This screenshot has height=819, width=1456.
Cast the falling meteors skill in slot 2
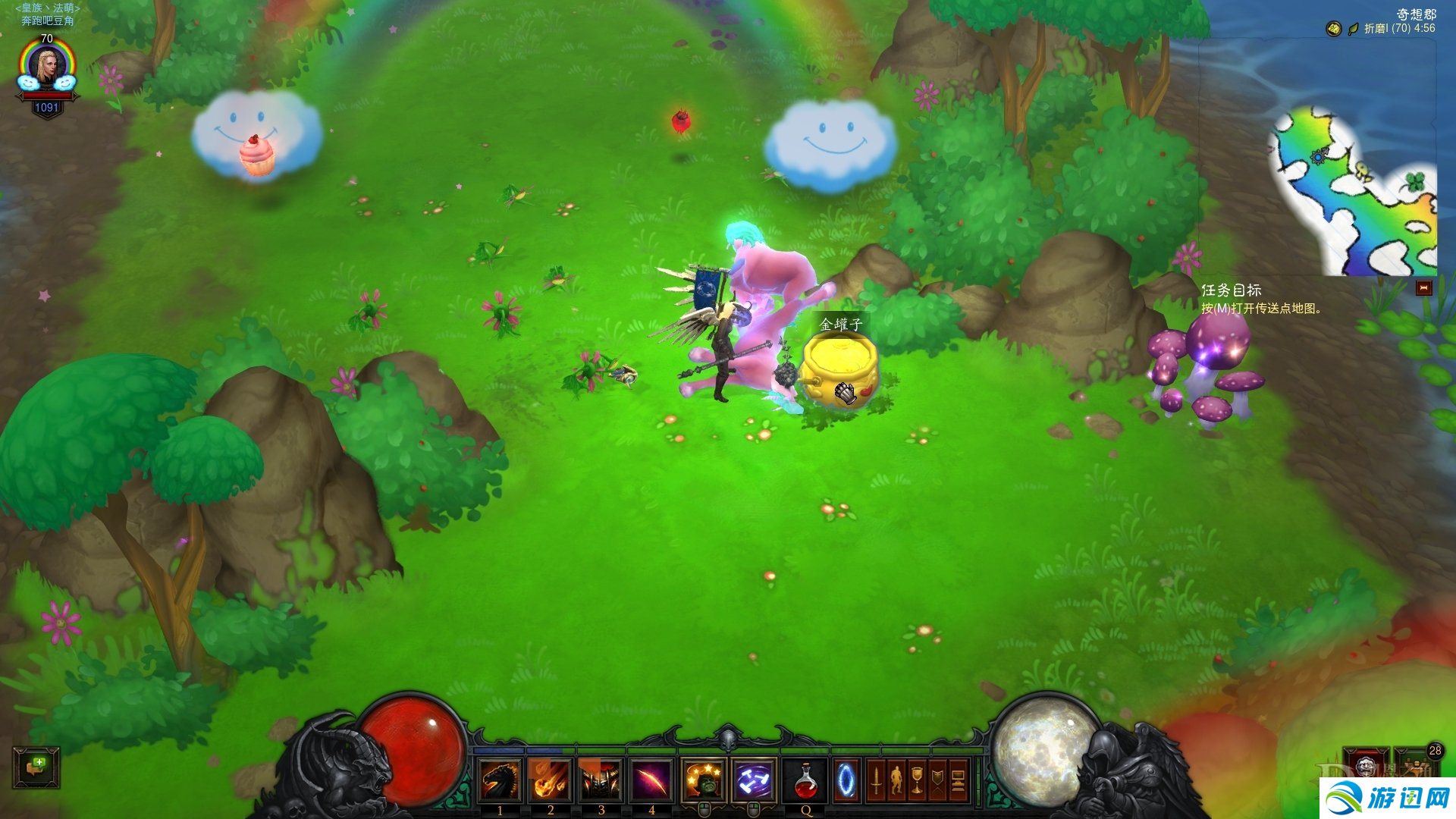coord(551,780)
